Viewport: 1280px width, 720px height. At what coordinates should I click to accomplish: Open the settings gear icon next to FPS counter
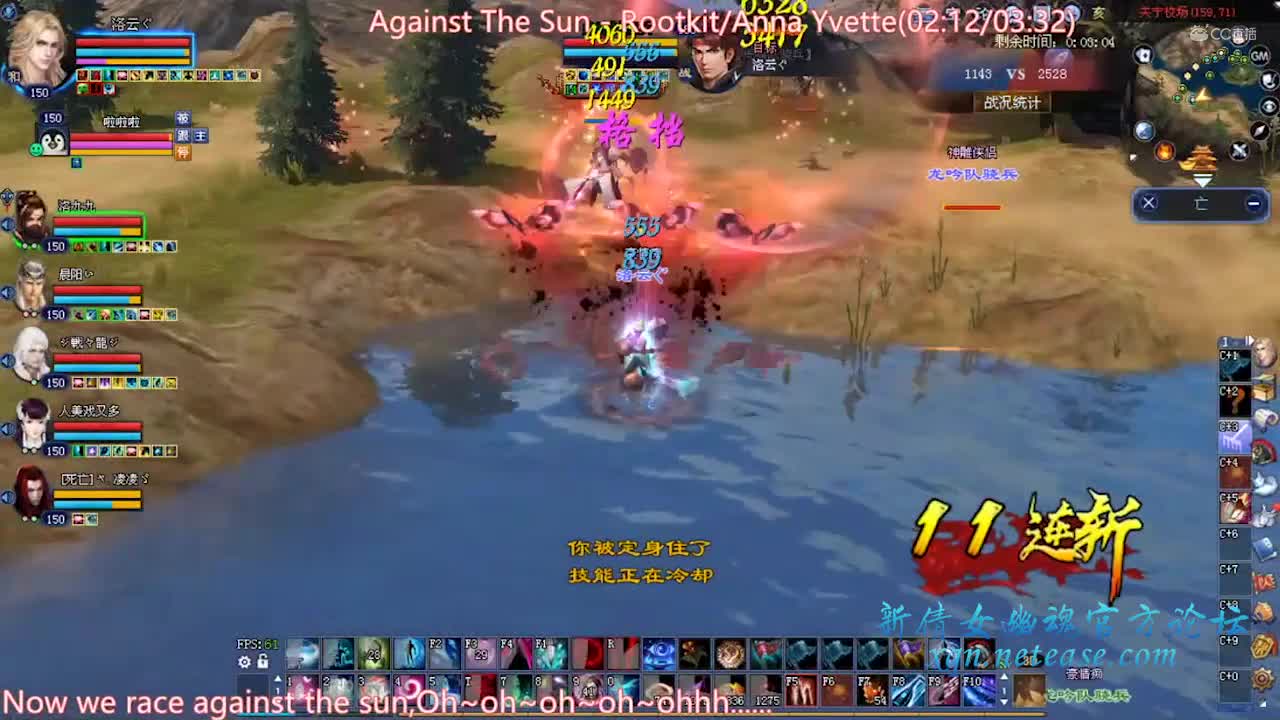[x=244, y=662]
